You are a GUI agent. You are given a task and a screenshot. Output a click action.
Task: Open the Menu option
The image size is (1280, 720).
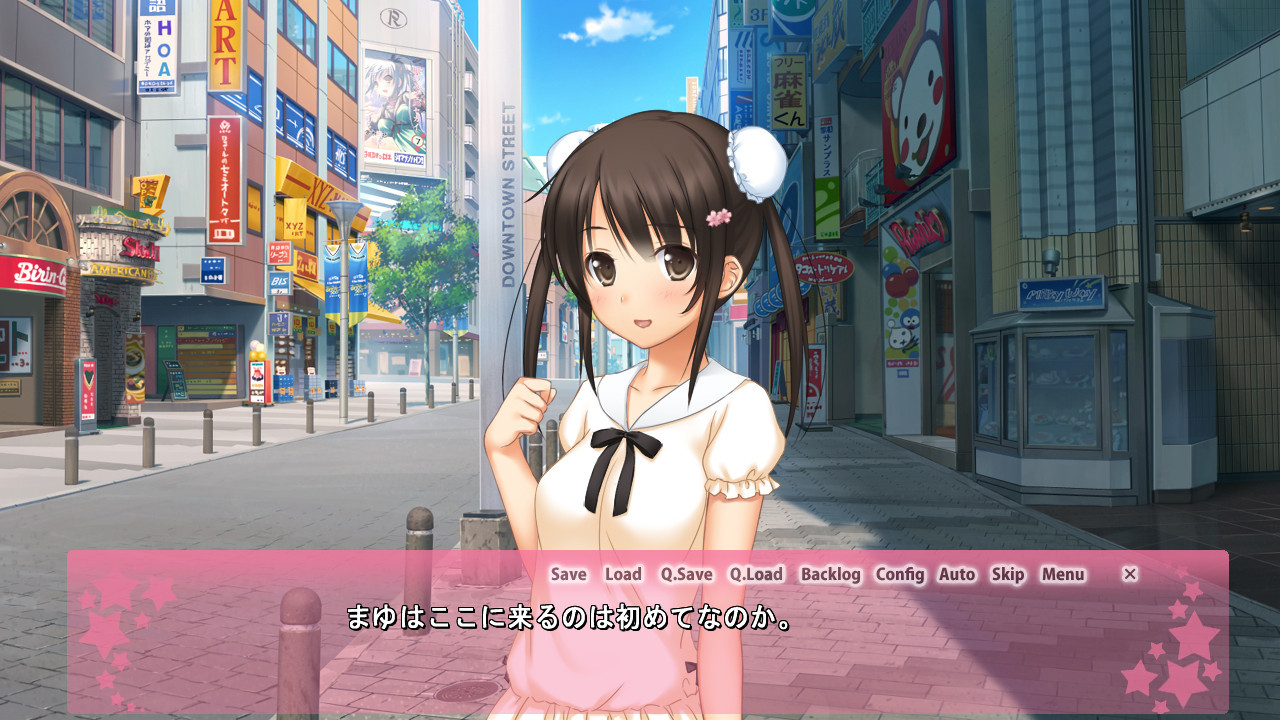click(x=1063, y=574)
